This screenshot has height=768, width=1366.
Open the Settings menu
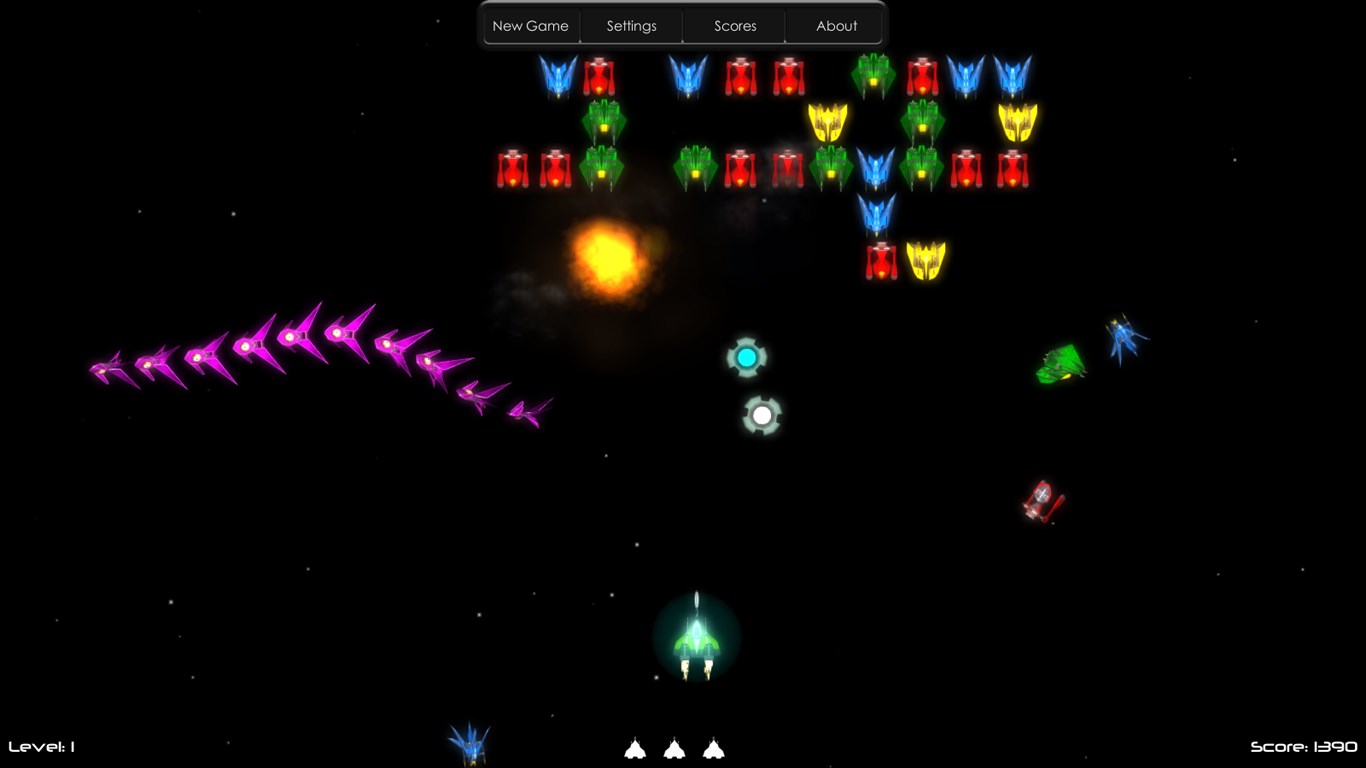point(631,26)
